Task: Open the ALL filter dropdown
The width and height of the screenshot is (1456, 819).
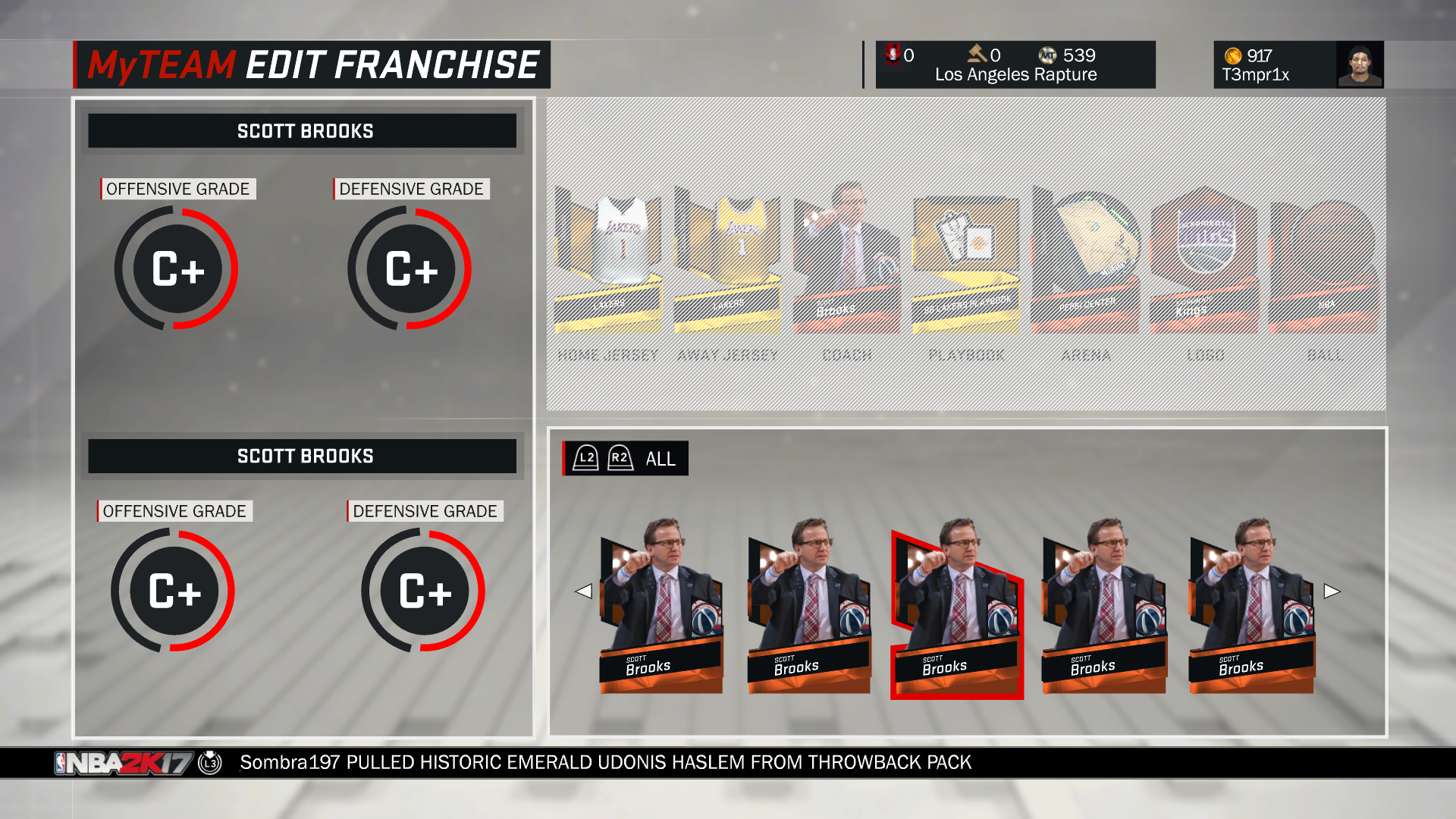Action: [623, 458]
